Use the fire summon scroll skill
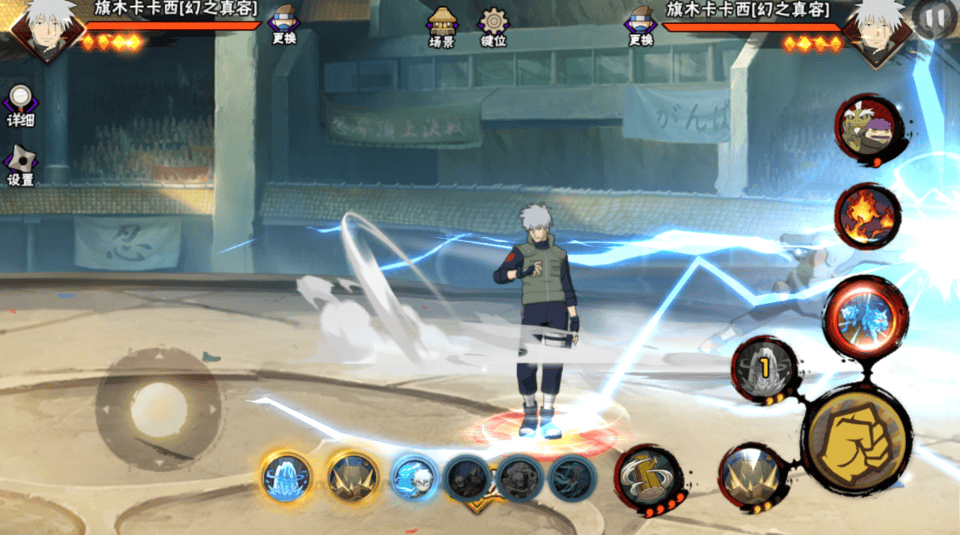This screenshot has width=960, height=535. [866, 216]
